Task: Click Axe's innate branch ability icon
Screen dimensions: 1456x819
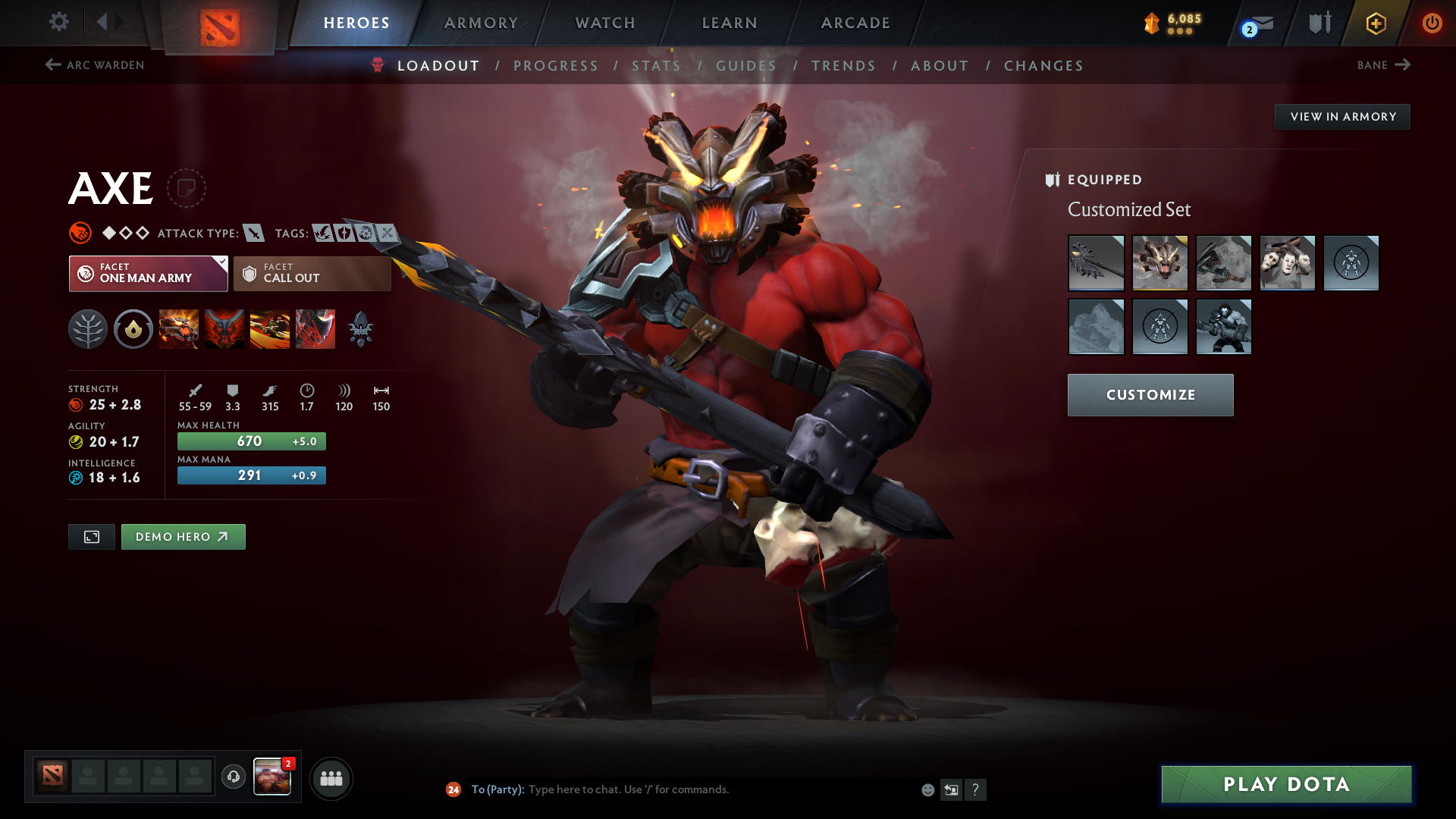Action: click(x=88, y=328)
